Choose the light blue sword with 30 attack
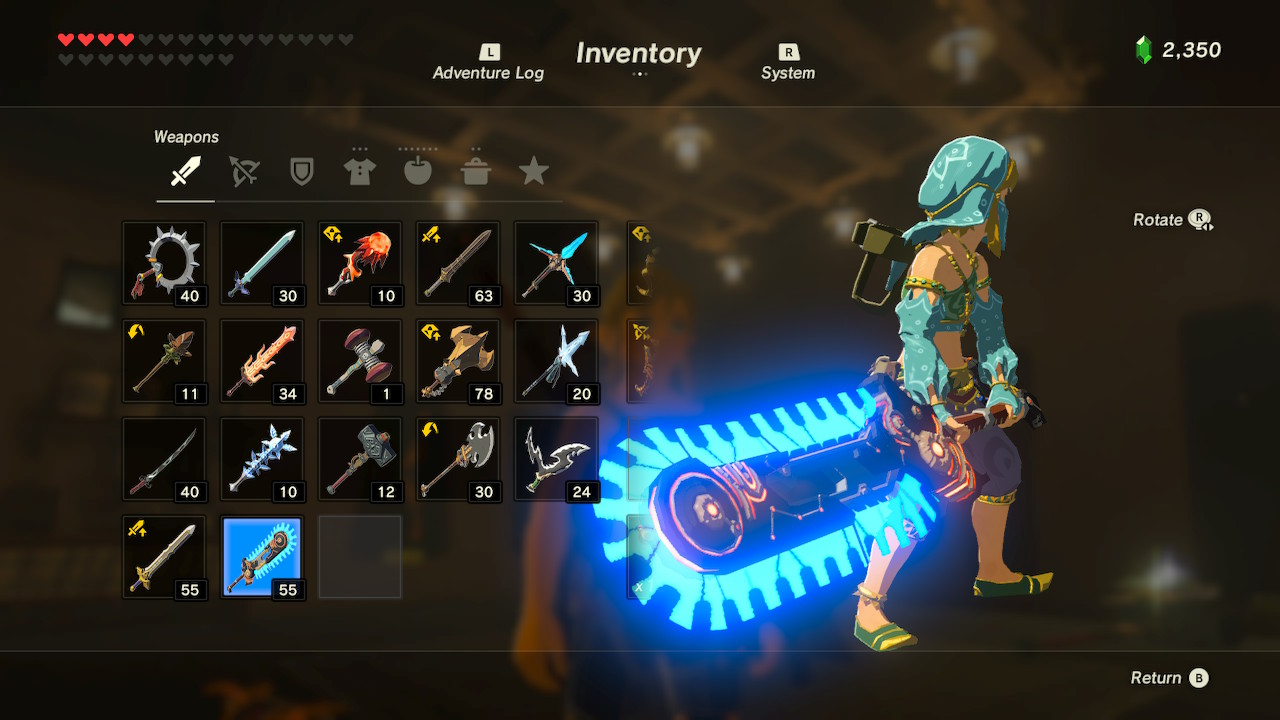 click(262, 263)
